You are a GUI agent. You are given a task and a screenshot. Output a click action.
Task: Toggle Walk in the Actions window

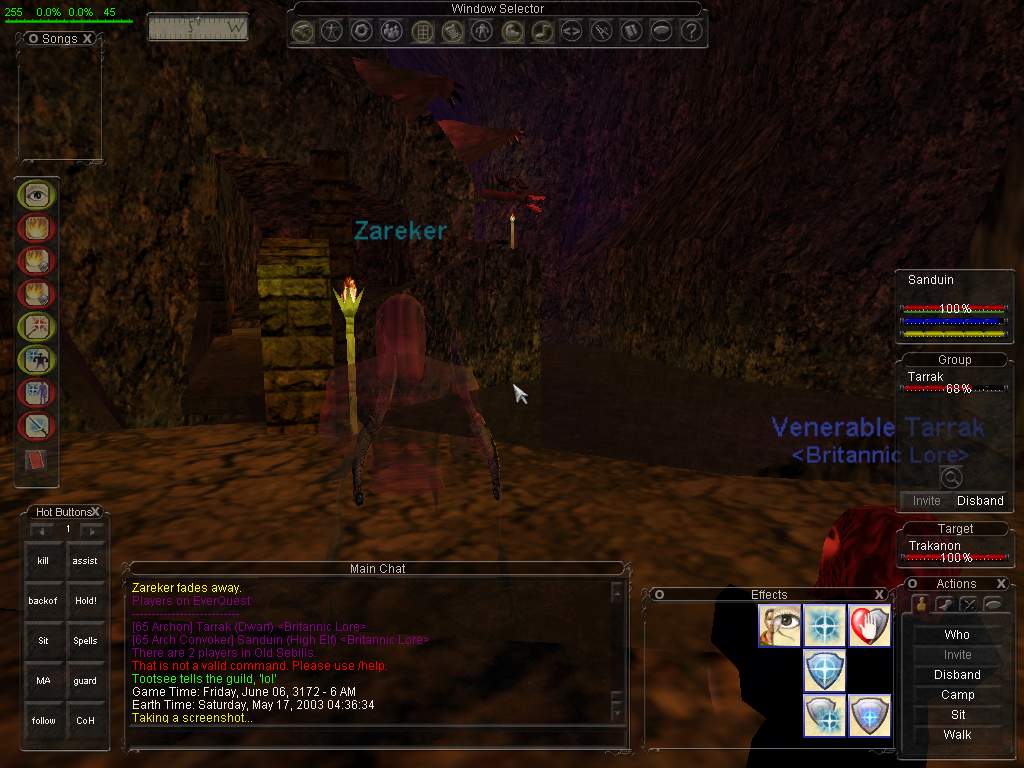(957, 735)
